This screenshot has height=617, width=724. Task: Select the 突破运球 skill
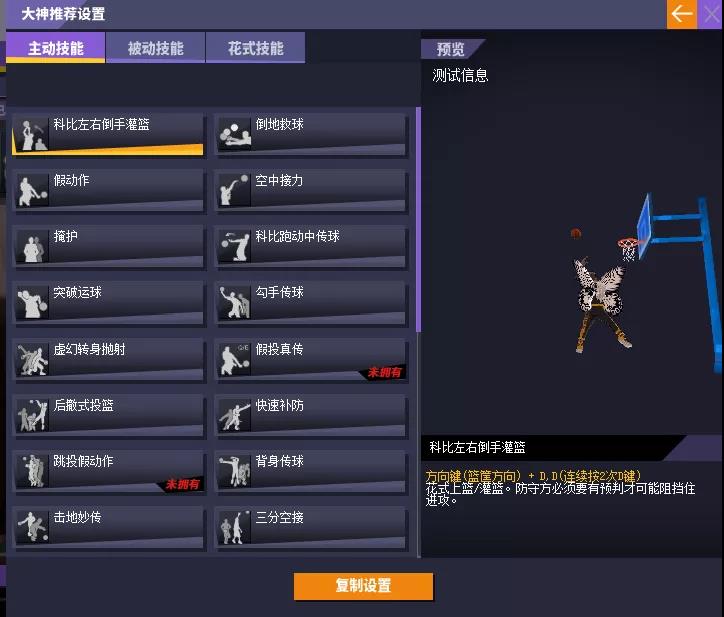click(108, 303)
